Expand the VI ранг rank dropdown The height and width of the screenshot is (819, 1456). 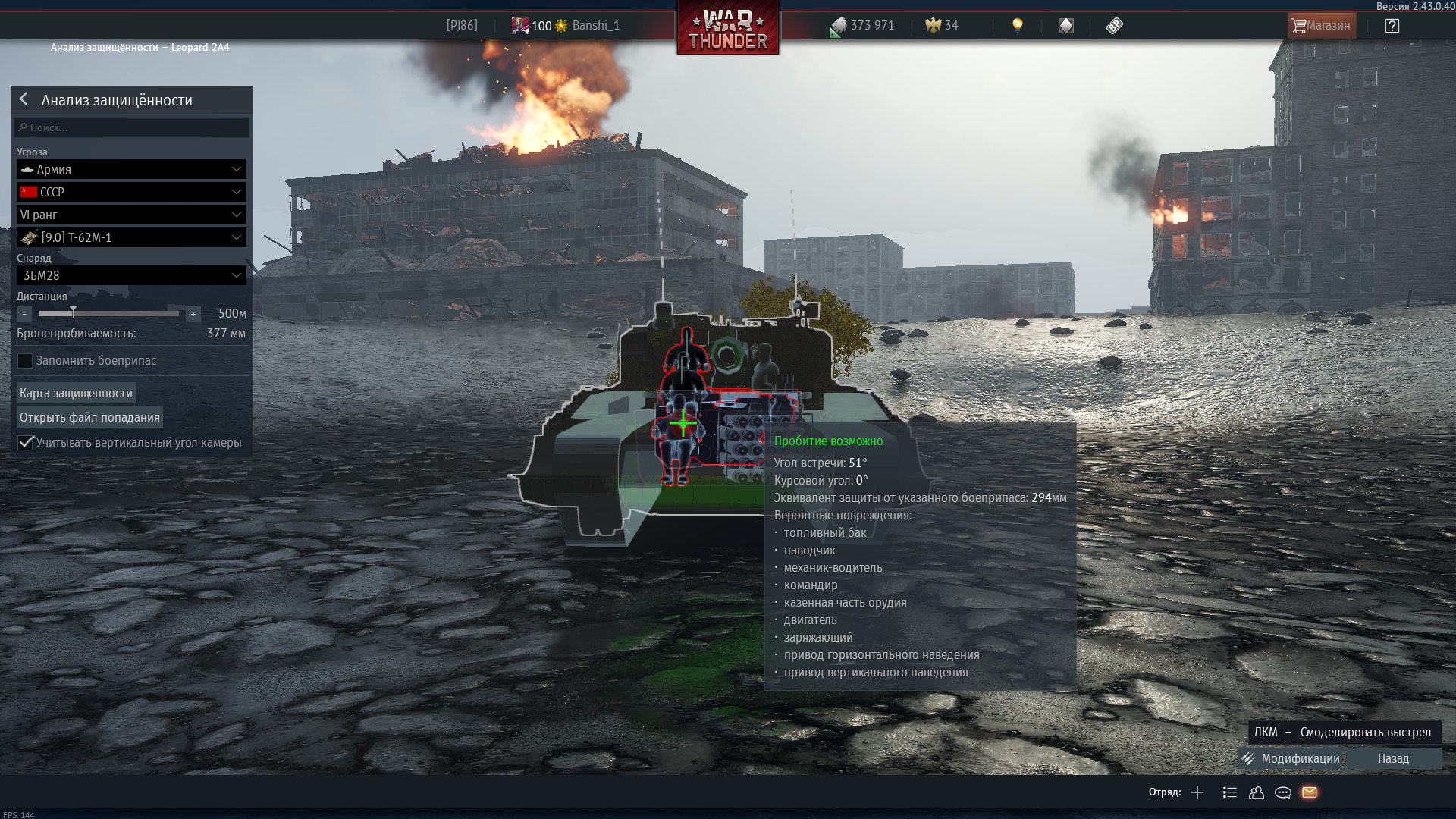coord(130,215)
